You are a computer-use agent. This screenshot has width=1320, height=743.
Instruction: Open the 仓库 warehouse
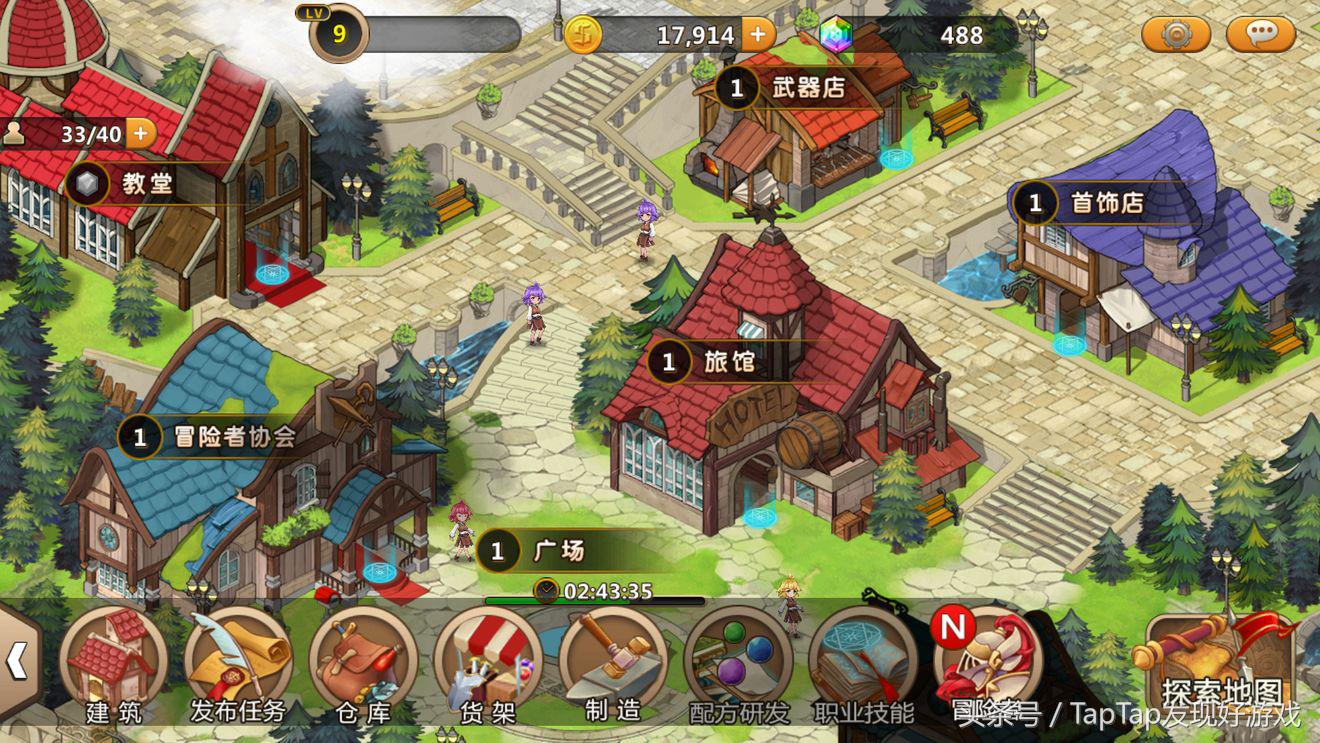363,662
